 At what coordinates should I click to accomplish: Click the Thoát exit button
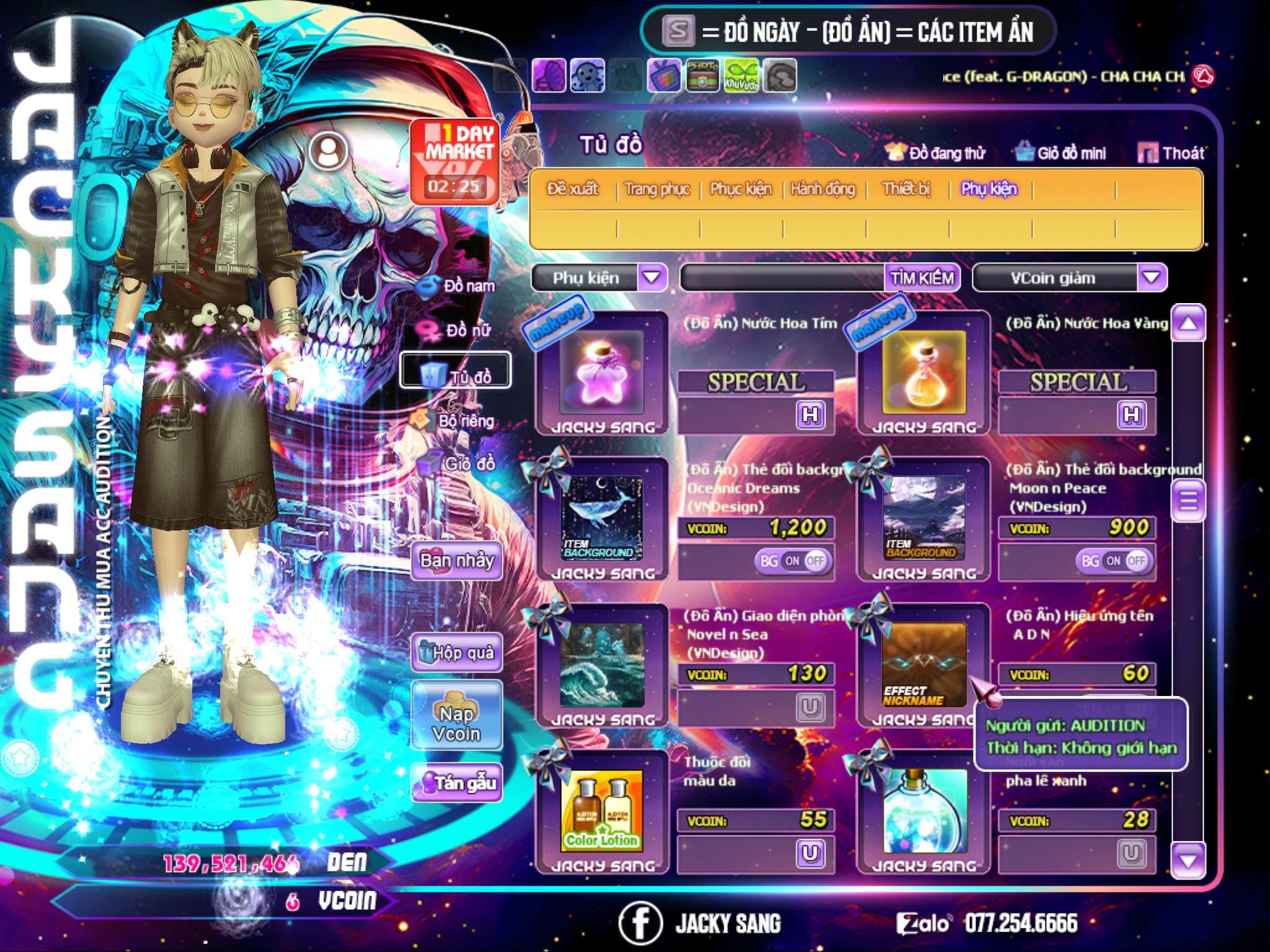[x=1171, y=152]
